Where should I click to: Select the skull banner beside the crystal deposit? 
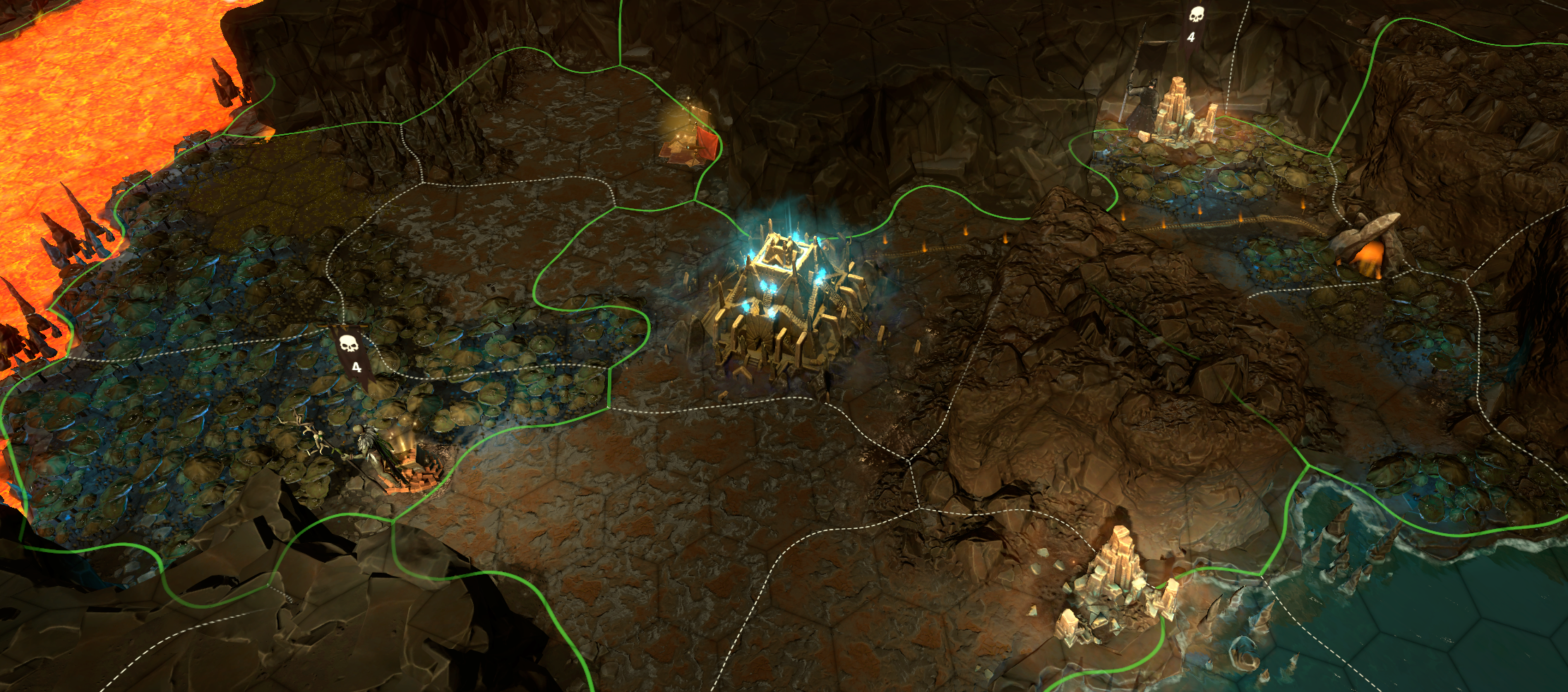tap(1195, 23)
